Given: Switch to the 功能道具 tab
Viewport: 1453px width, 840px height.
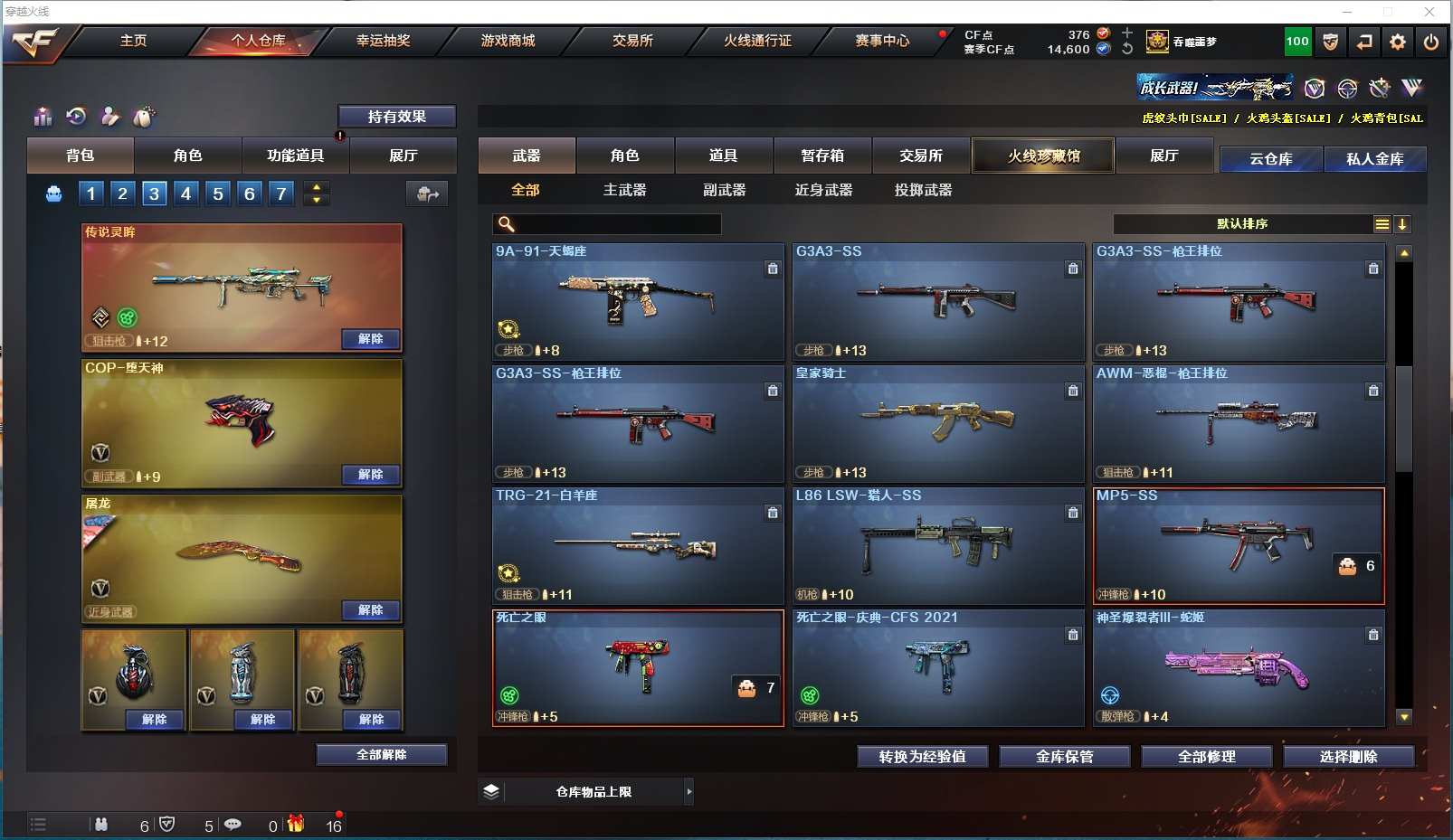Looking at the screenshot, I should pos(295,156).
